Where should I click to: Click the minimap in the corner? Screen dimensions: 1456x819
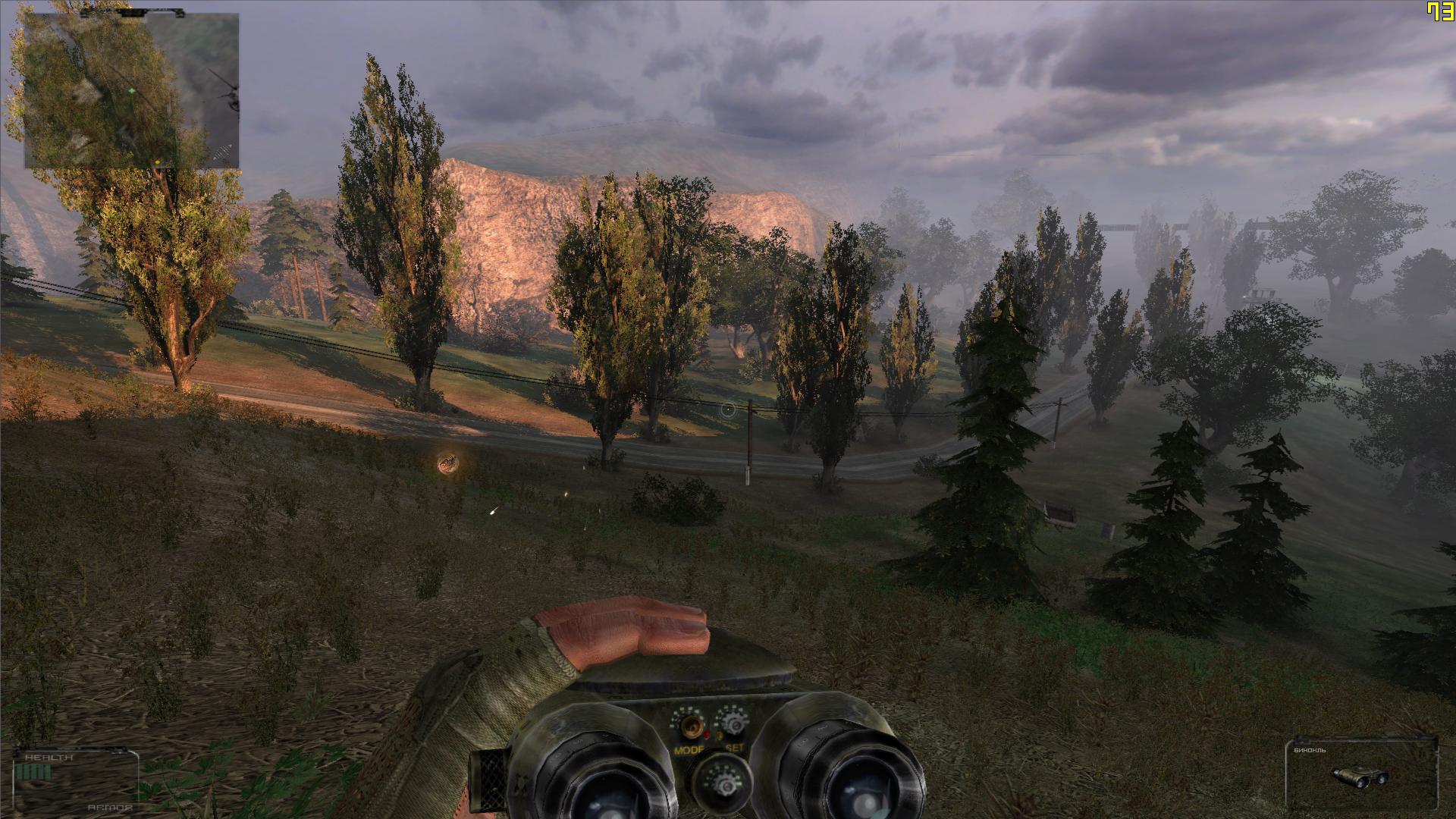131,91
